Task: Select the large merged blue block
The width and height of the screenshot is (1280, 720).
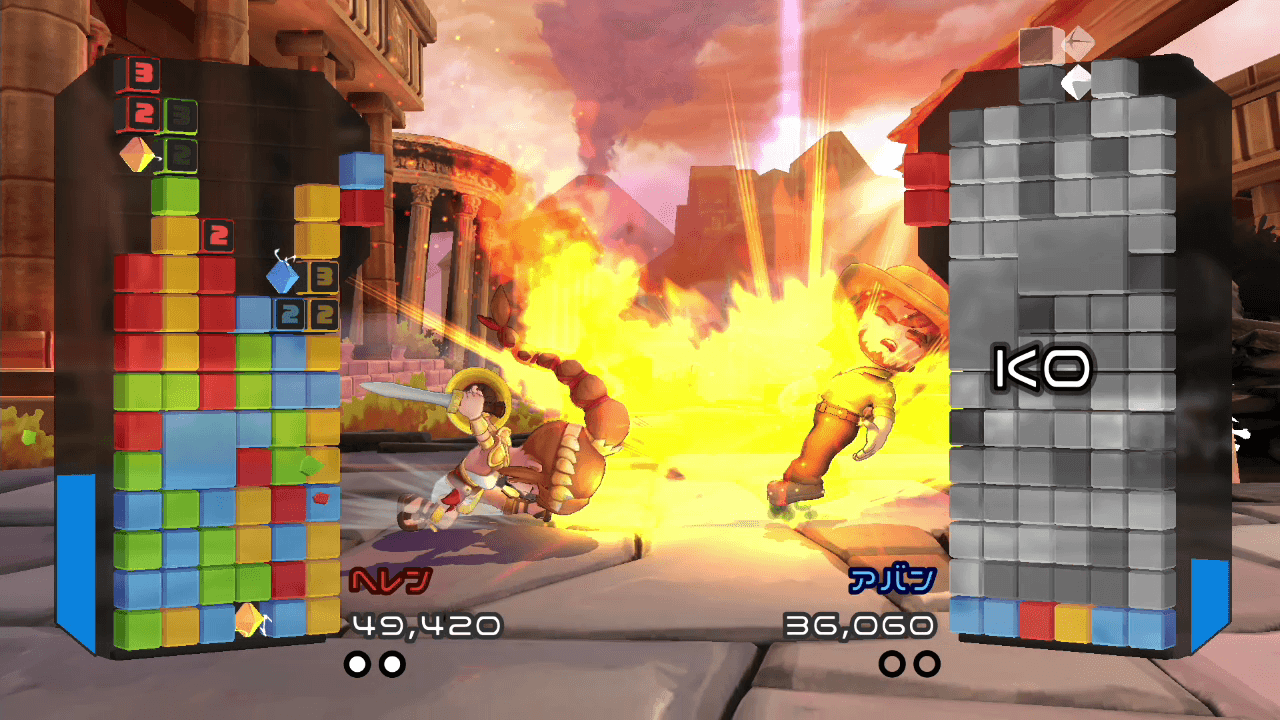Action: pos(199,449)
